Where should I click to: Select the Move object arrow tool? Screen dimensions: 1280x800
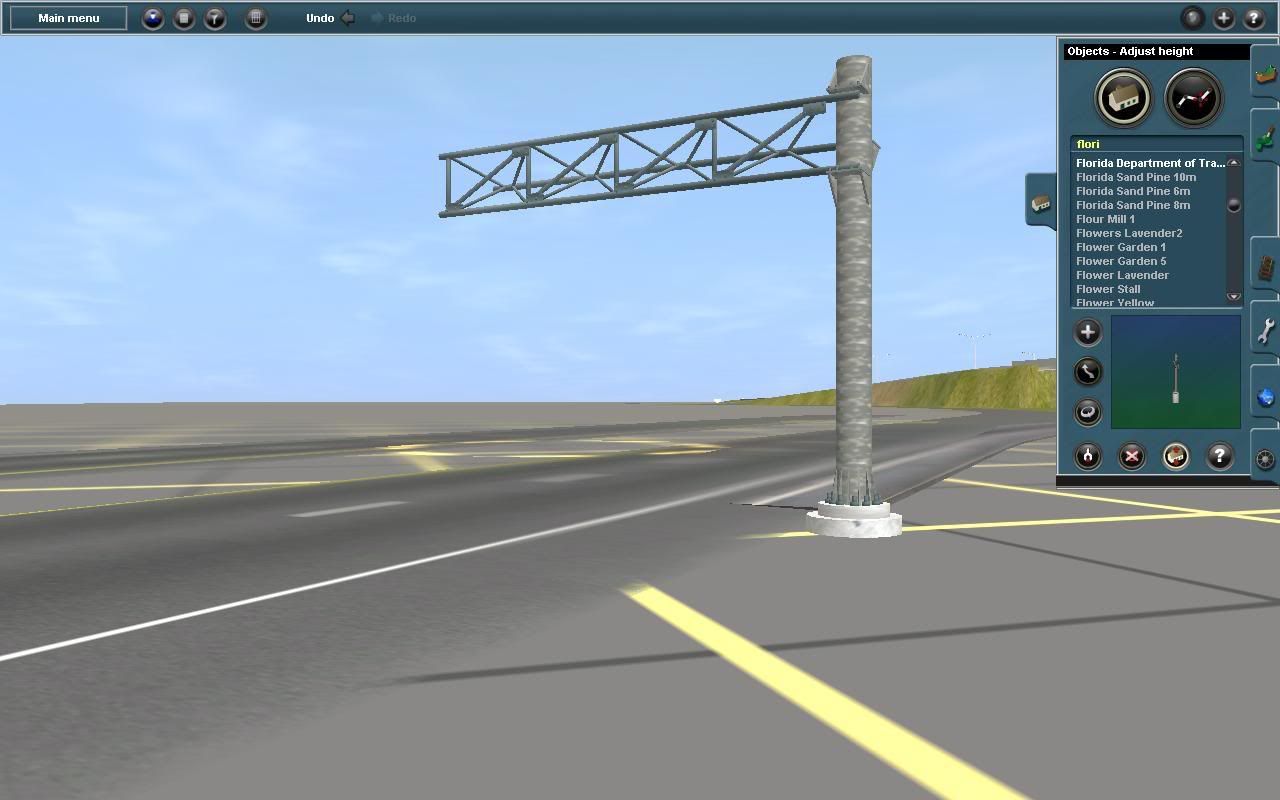click(1087, 372)
